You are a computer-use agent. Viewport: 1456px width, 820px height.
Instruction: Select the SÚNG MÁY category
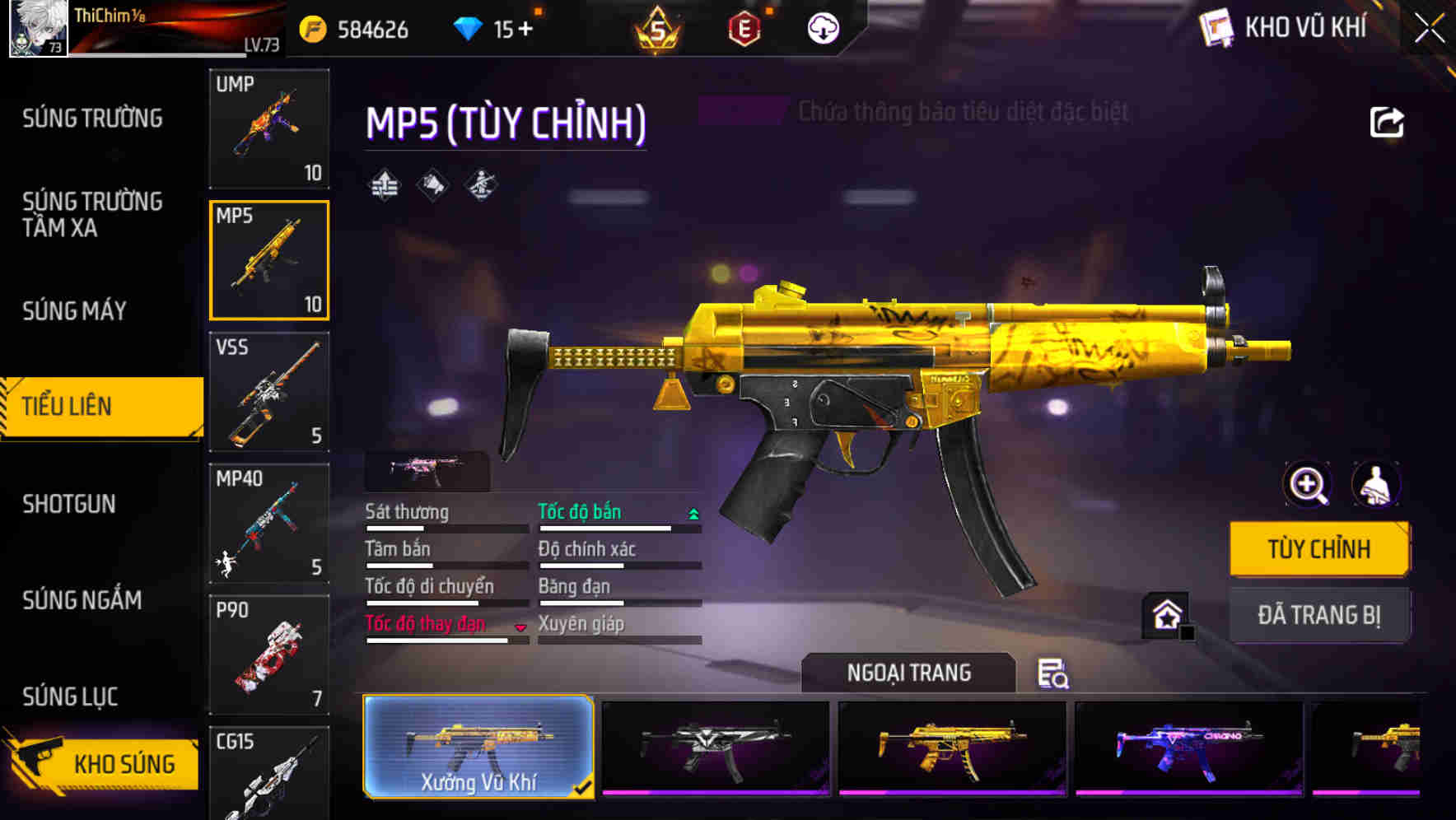(75, 311)
